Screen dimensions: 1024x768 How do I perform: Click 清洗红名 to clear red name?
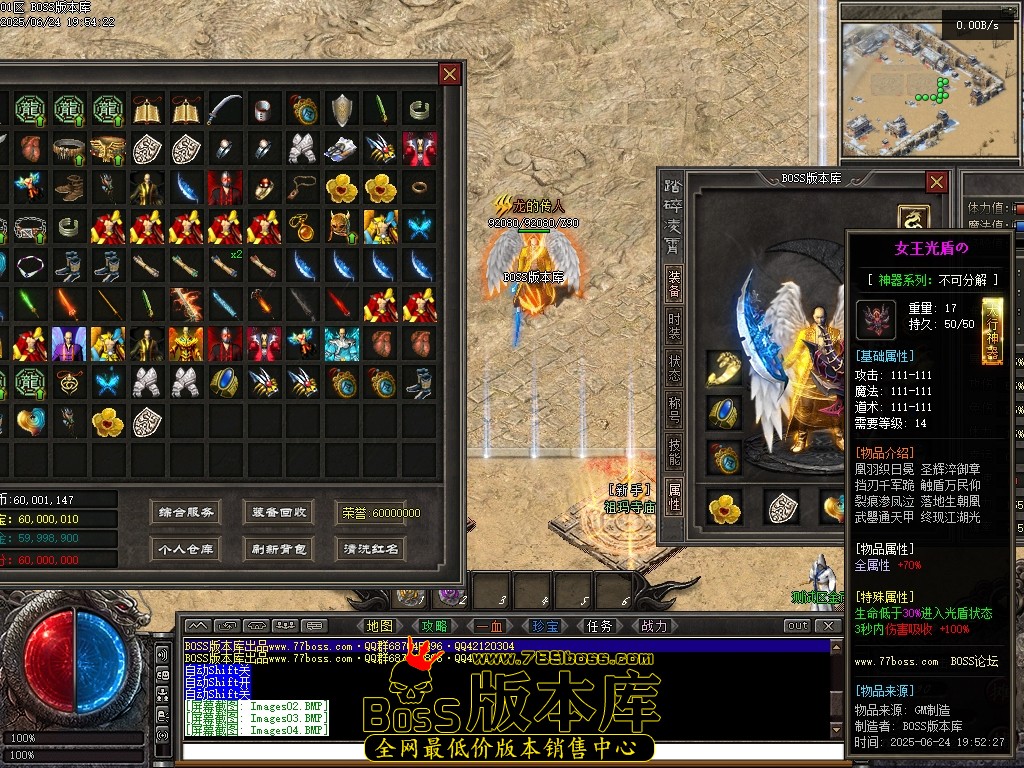[x=371, y=549]
